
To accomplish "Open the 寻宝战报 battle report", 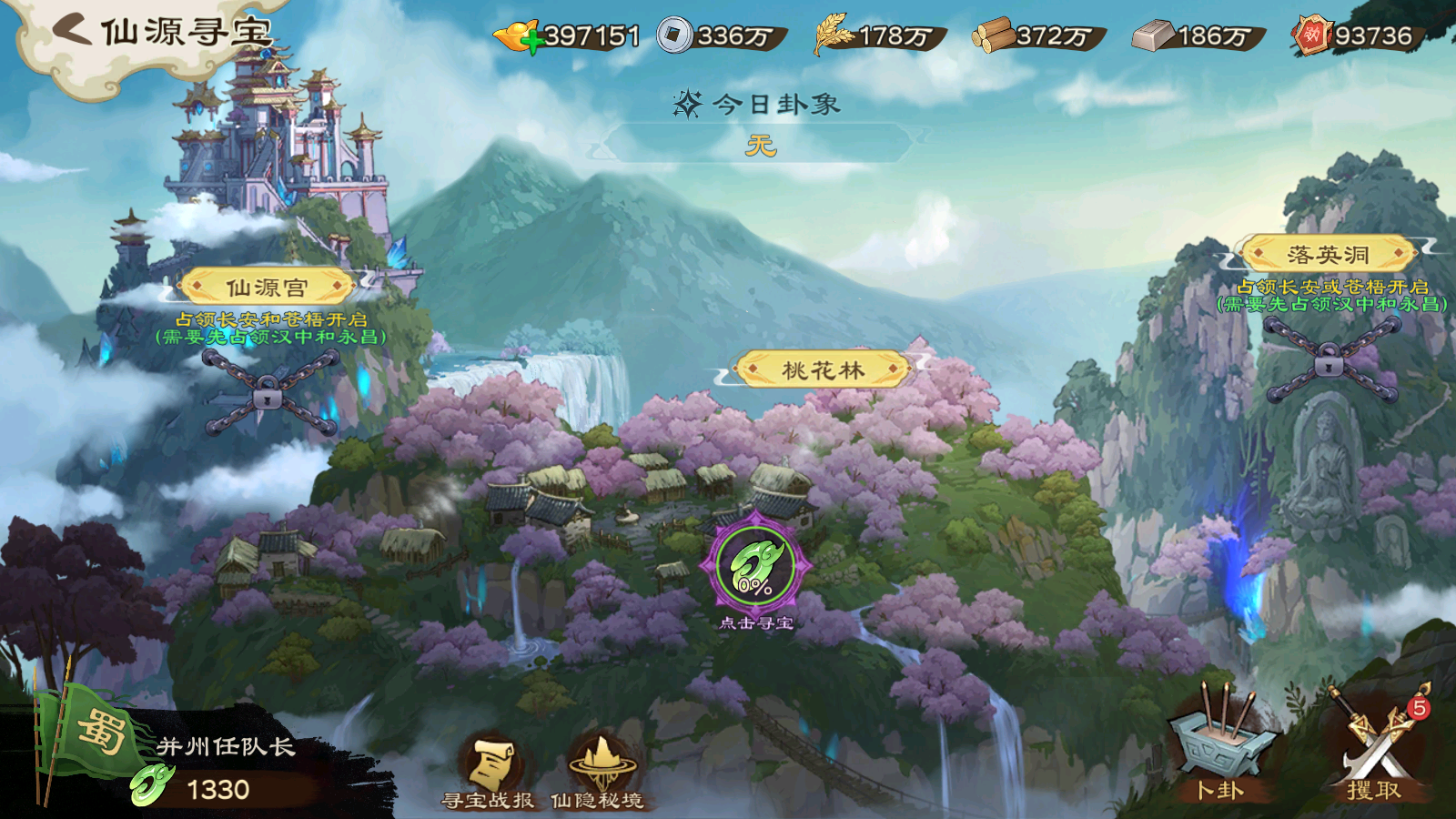I will 489,772.
